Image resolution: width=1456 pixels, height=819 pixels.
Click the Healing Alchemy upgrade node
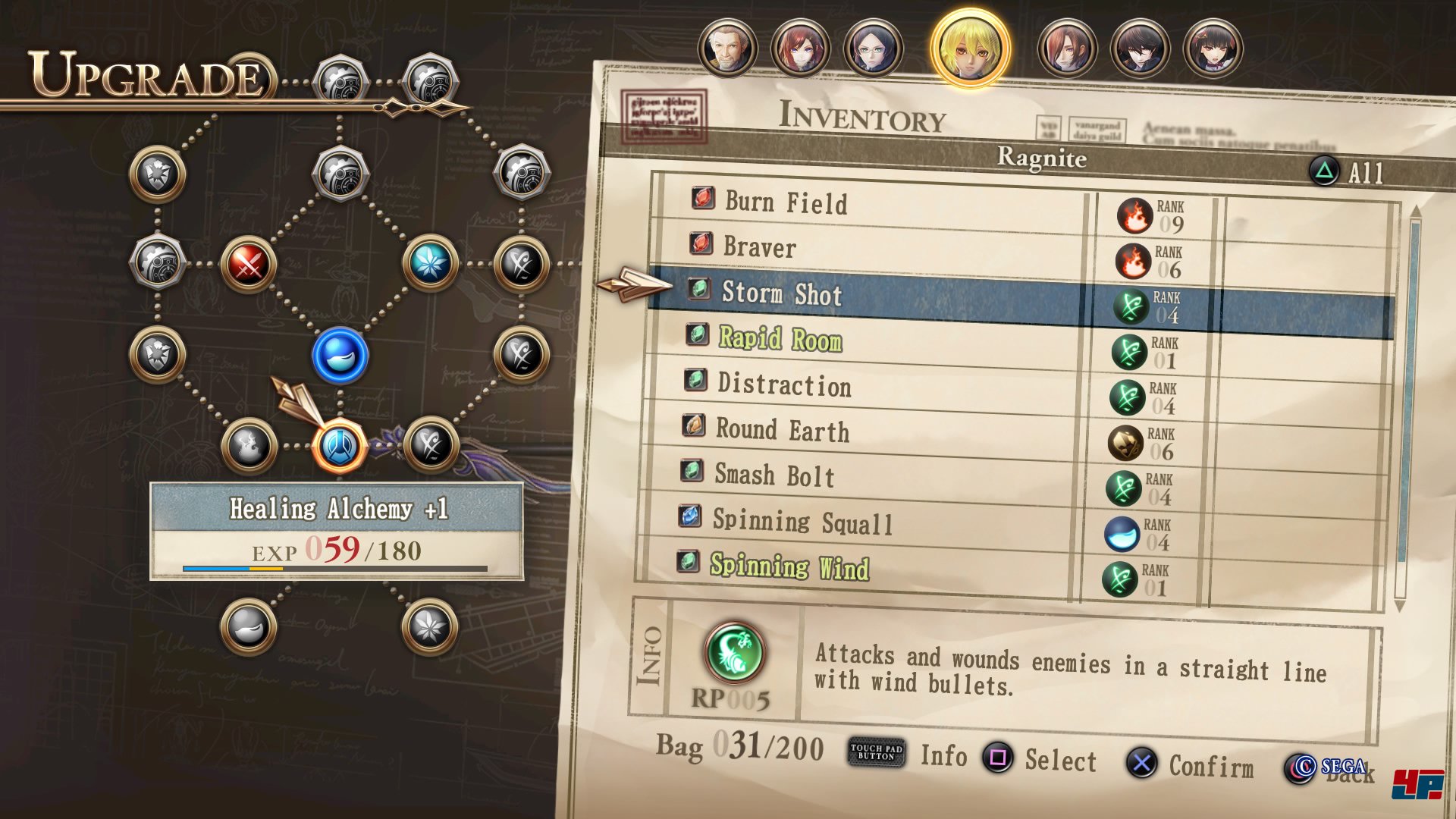pyautogui.click(x=340, y=447)
